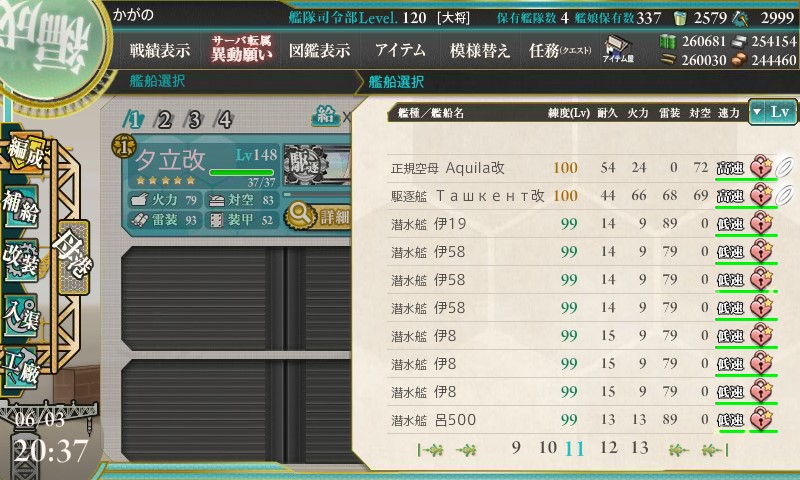Toggle the Lv sort order dropdown
Screen dimensions: 800x480
(774, 113)
